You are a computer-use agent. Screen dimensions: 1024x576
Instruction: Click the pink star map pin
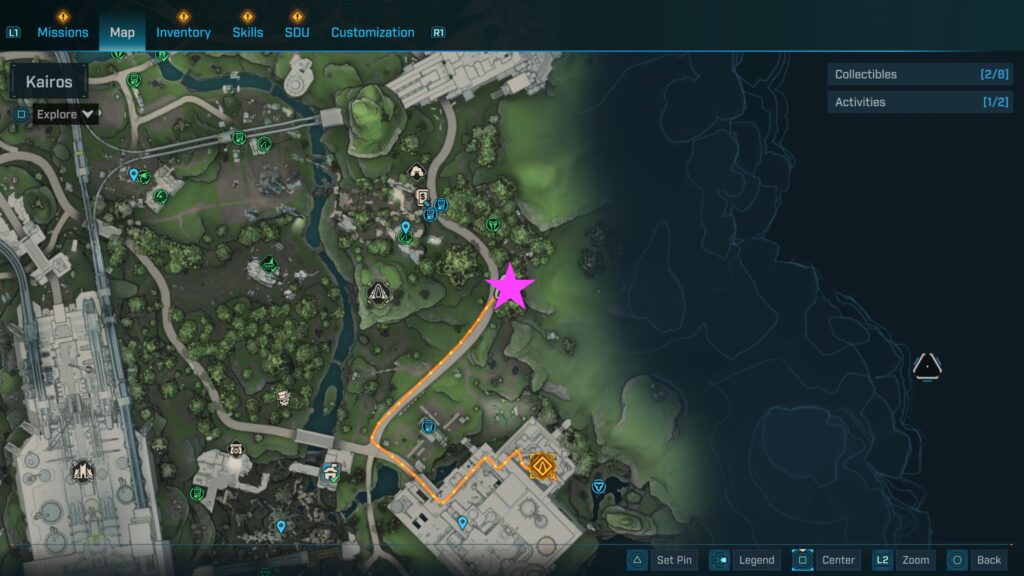click(x=510, y=286)
